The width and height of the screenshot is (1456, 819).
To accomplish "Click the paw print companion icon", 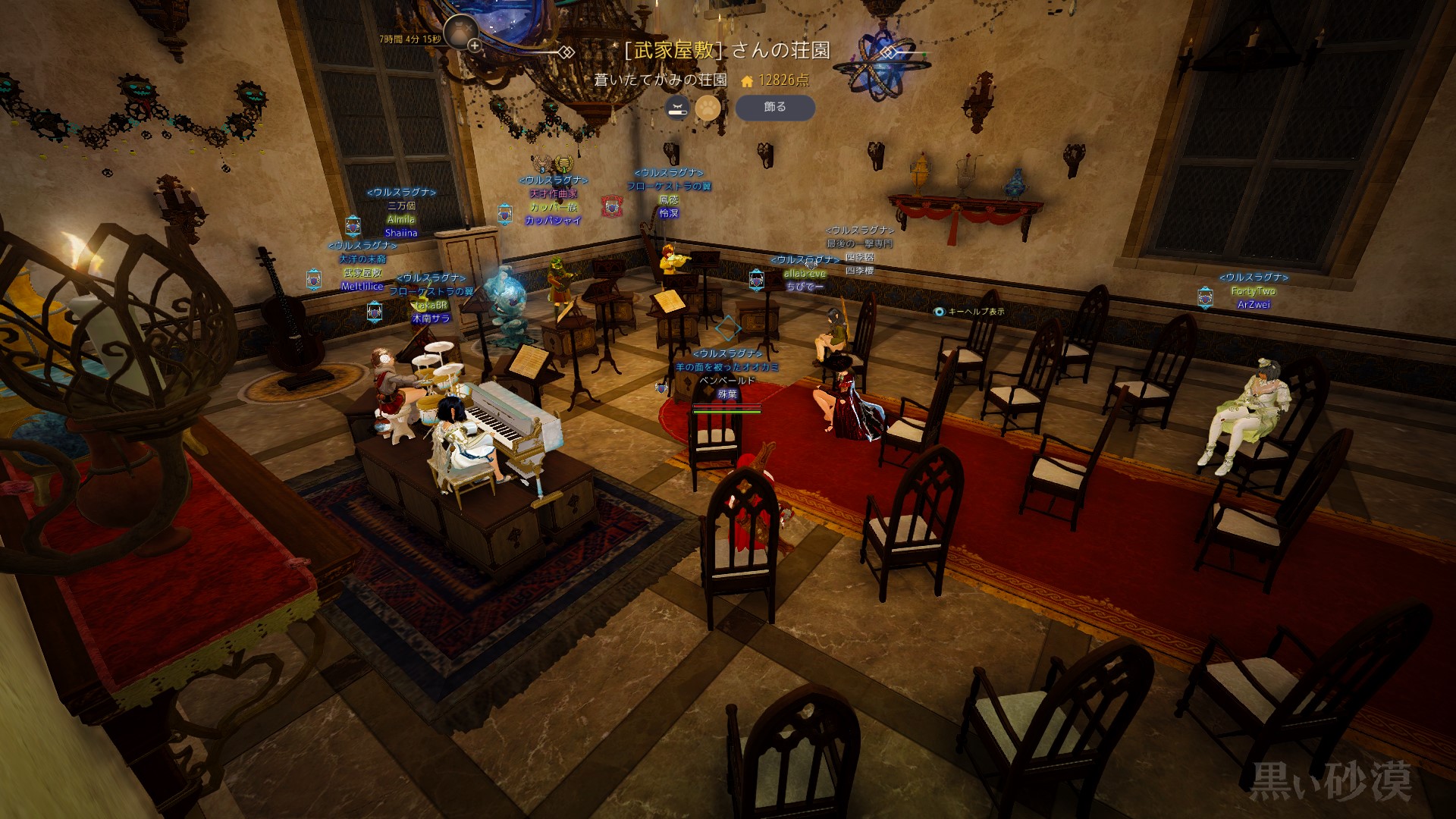I will (x=708, y=108).
